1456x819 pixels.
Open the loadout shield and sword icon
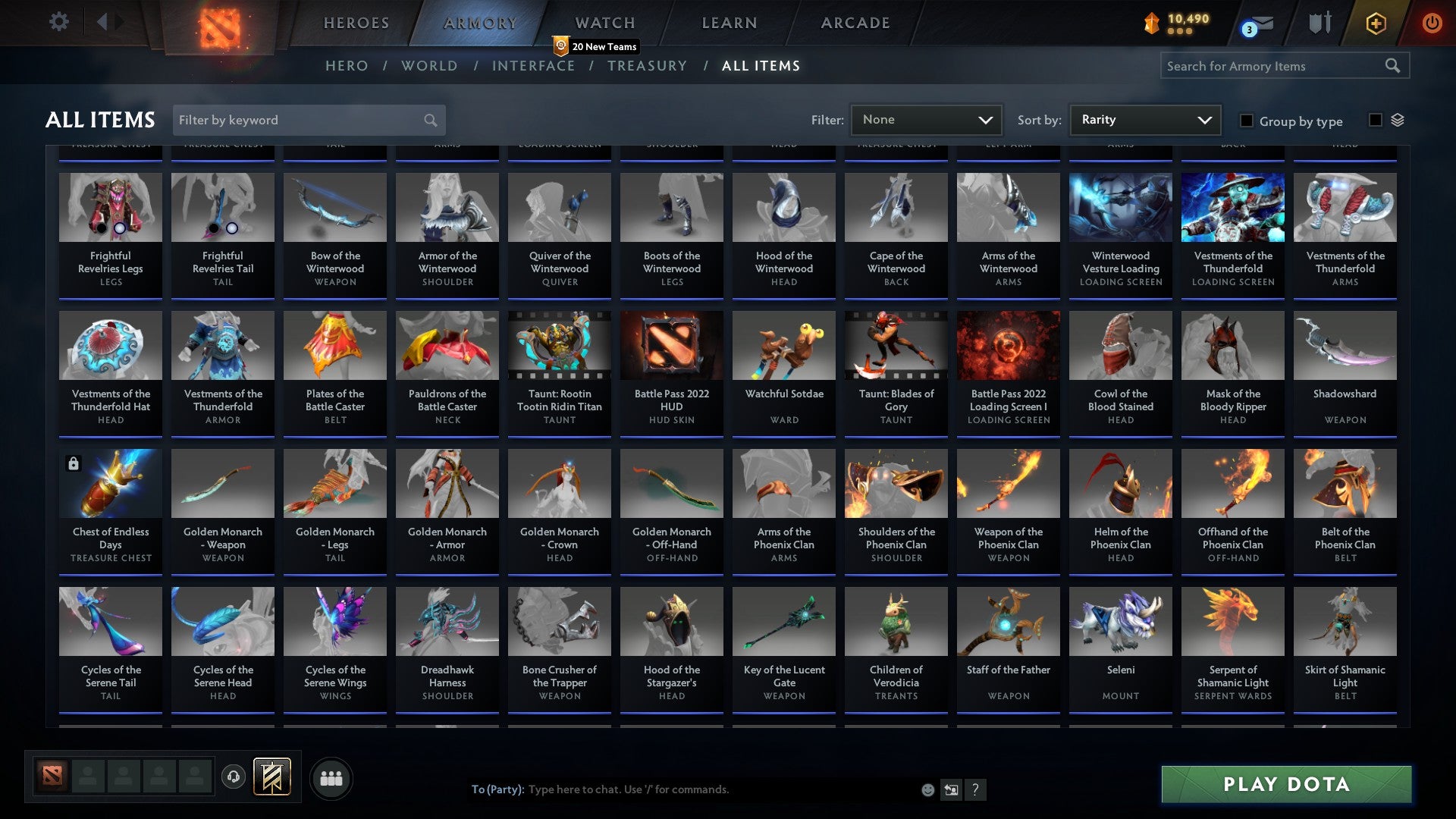click(x=1319, y=22)
